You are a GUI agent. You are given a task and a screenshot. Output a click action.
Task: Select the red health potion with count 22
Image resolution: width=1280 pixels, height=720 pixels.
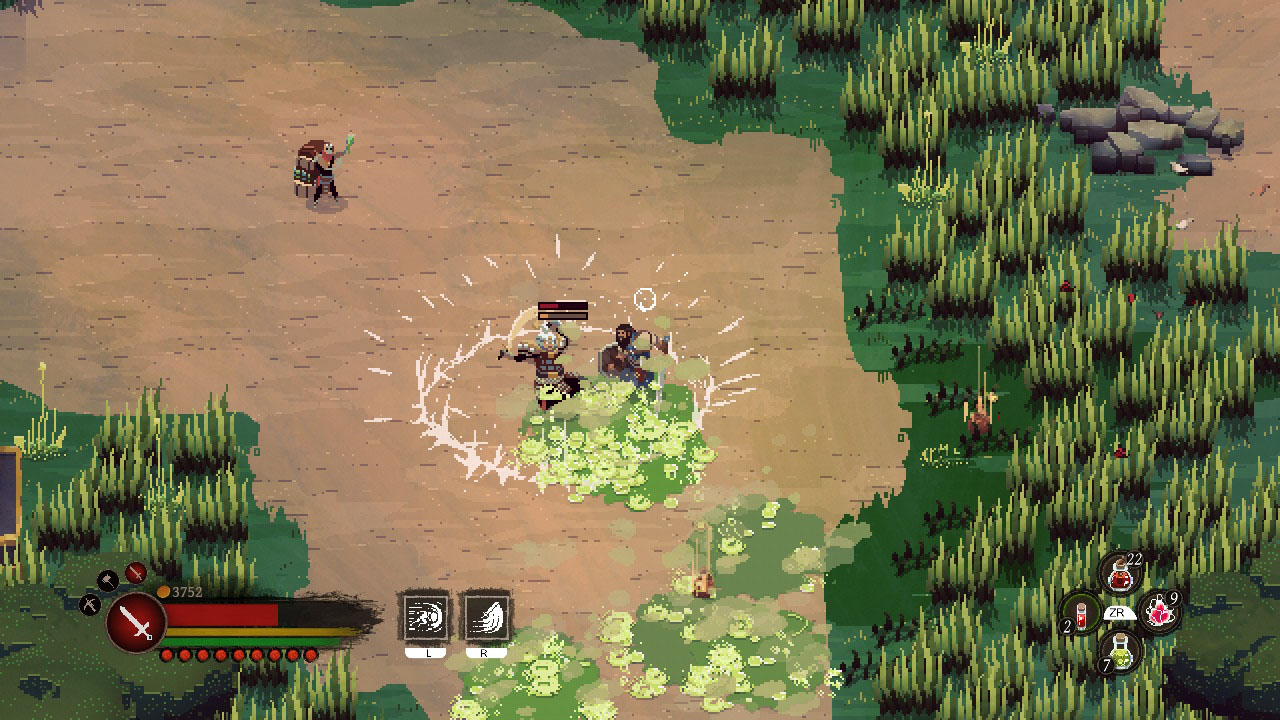(x=1119, y=573)
